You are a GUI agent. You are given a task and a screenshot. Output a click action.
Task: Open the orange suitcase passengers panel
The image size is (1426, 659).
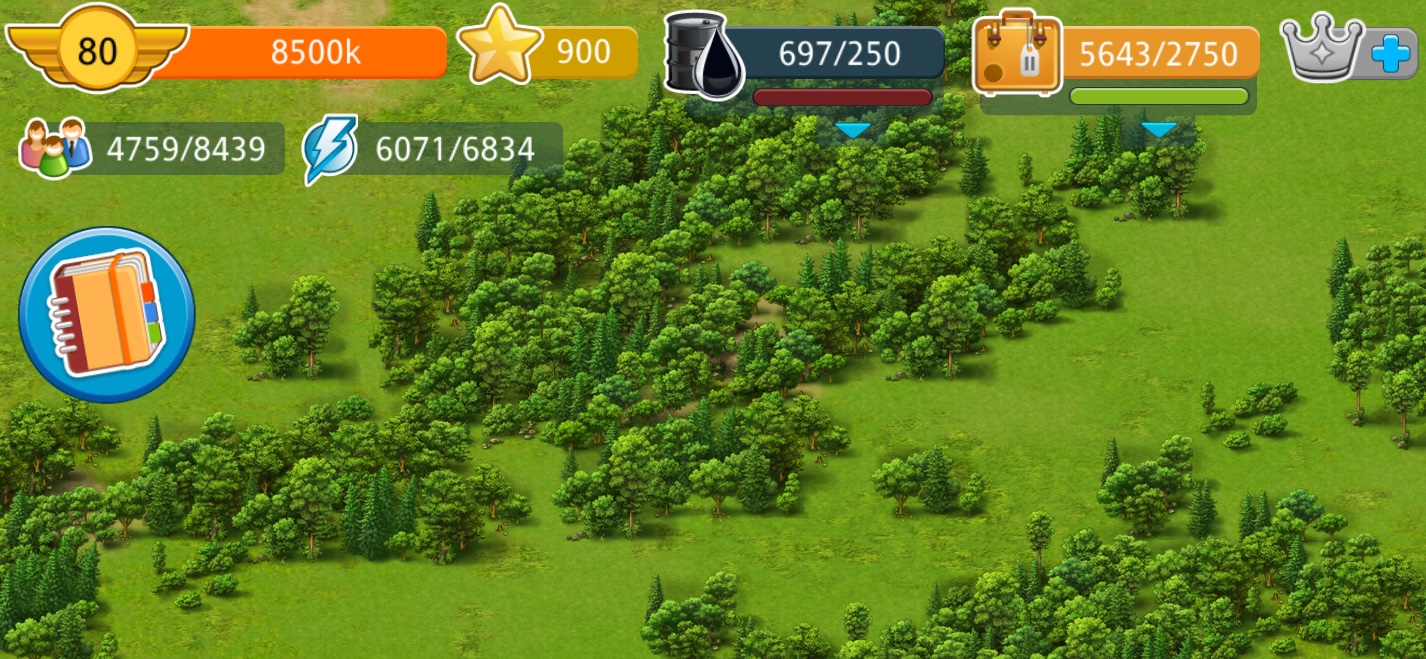click(x=1017, y=52)
